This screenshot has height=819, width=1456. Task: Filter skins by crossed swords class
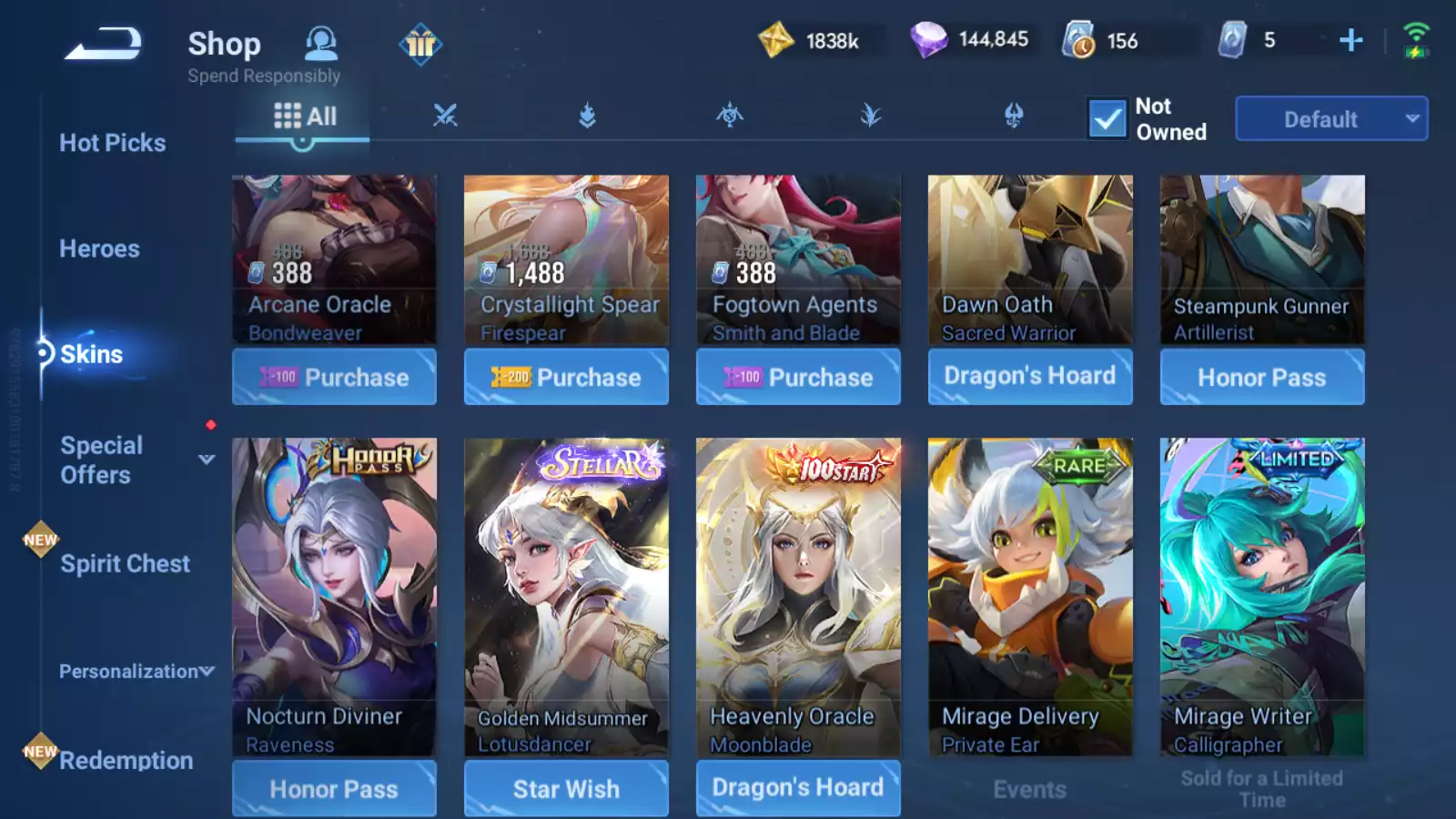445,116
